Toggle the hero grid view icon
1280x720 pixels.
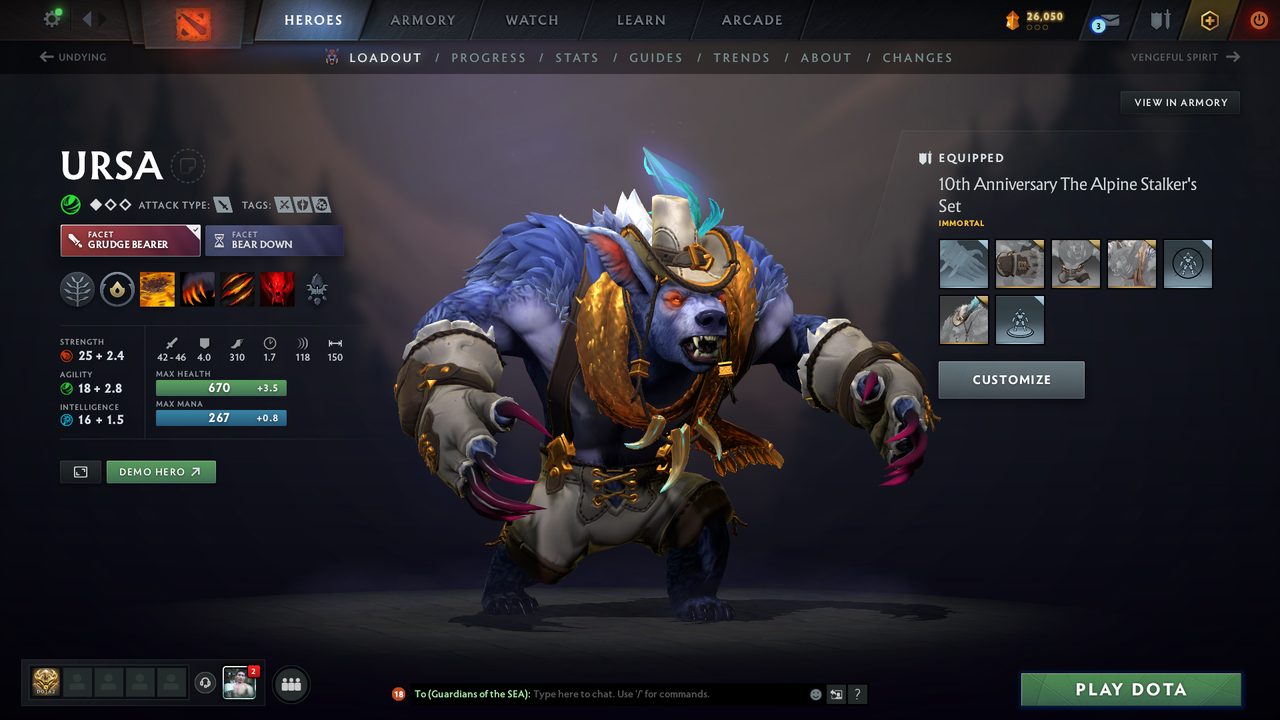[x=80, y=471]
